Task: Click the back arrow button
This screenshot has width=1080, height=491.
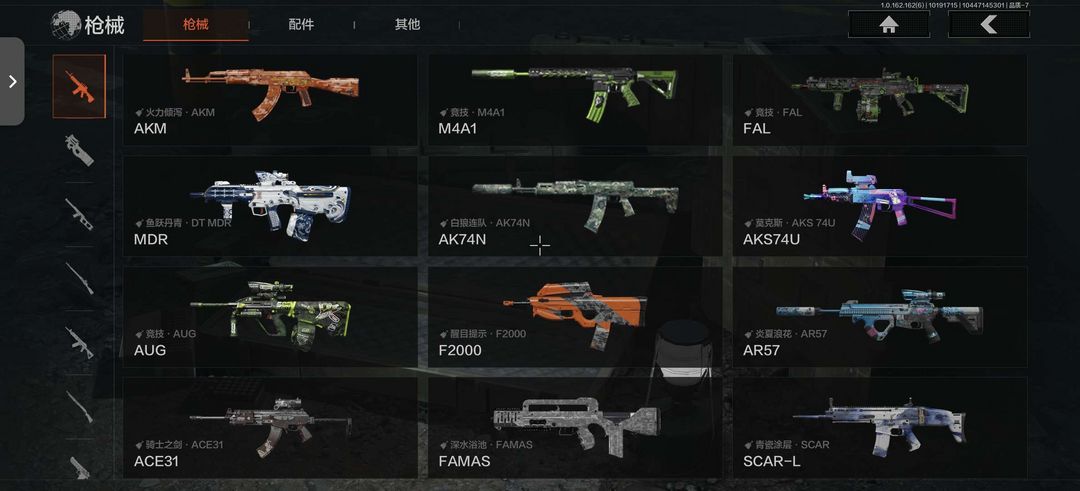Action: click(x=988, y=25)
